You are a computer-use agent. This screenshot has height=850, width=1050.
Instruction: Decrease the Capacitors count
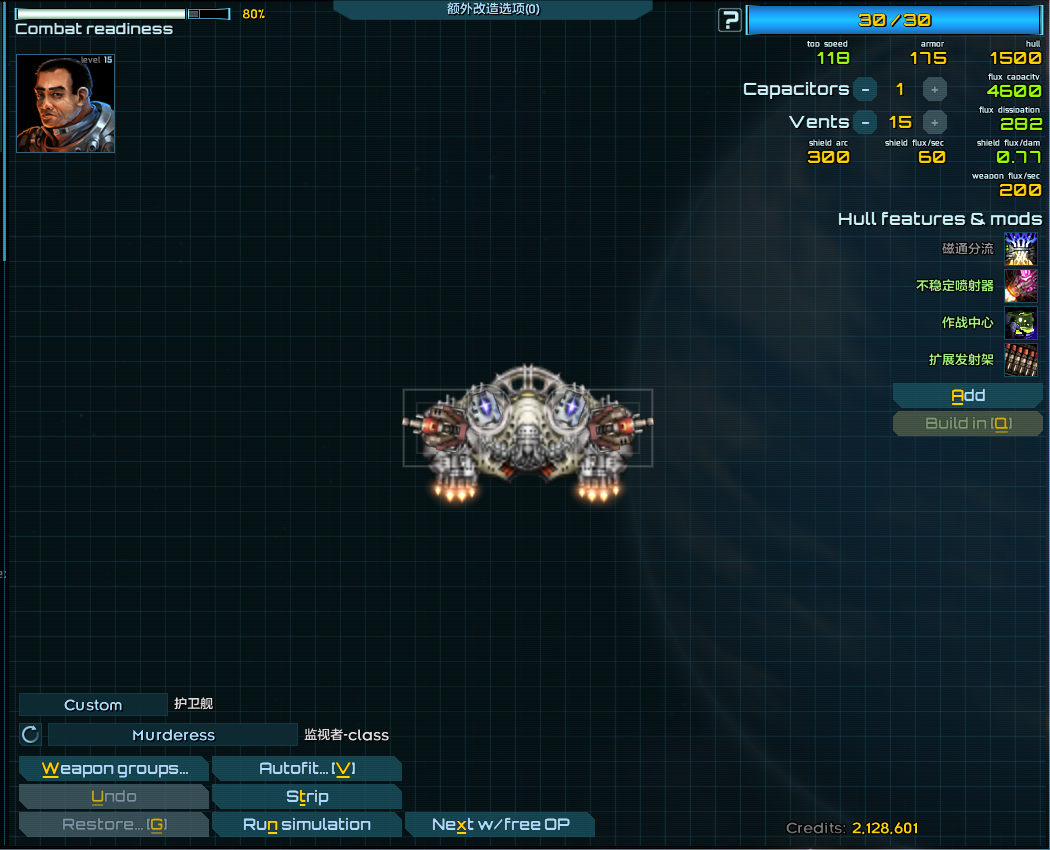[865, 89]
